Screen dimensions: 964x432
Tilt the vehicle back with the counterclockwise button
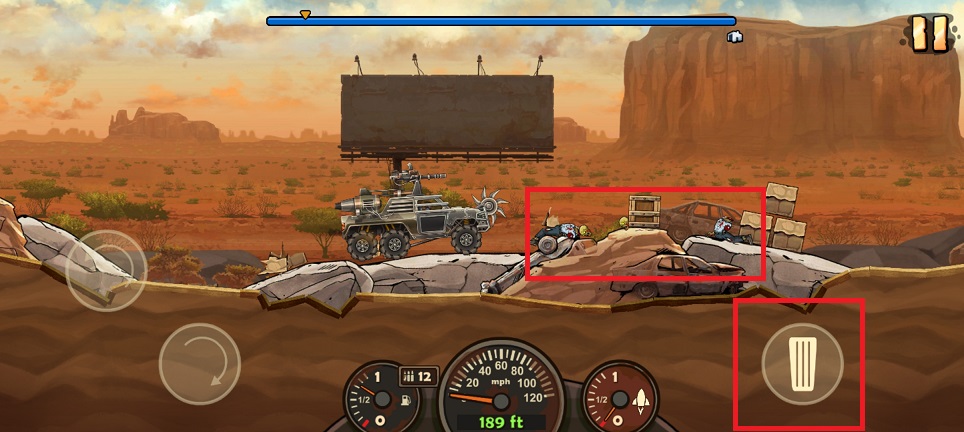(106, 270)
